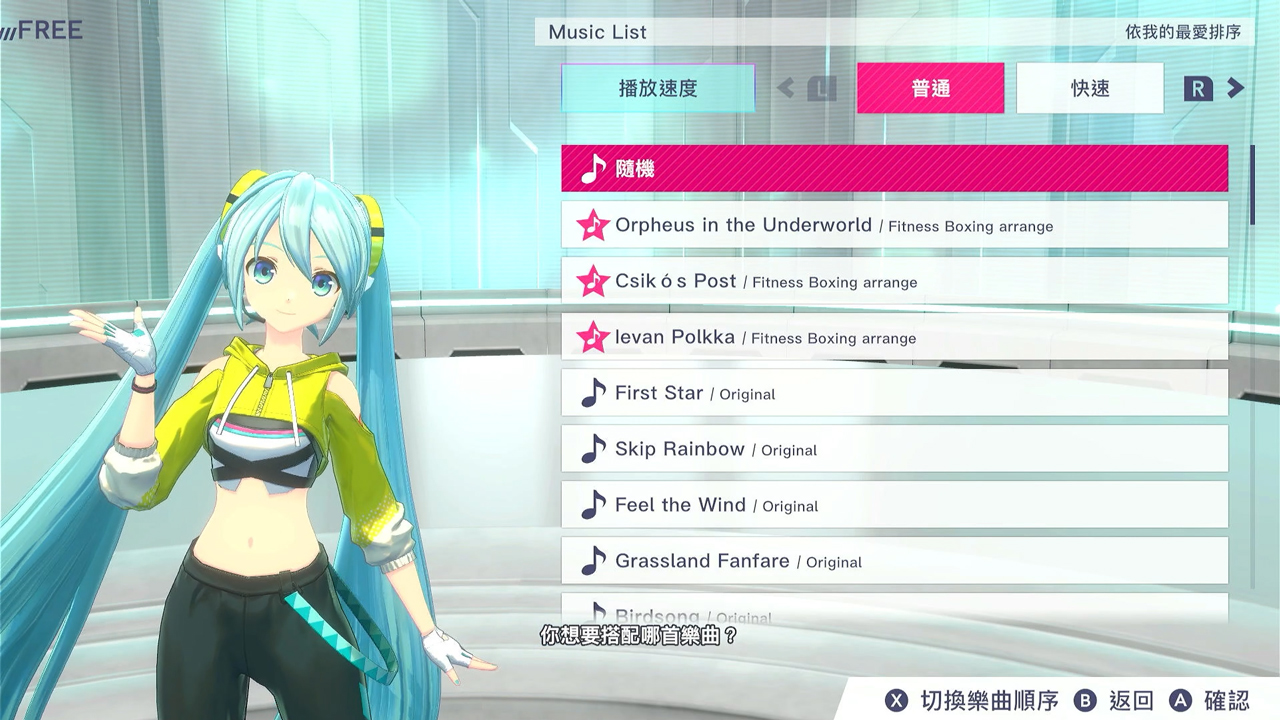Choose the First Star original track
1280x720 pixels.
894,393
